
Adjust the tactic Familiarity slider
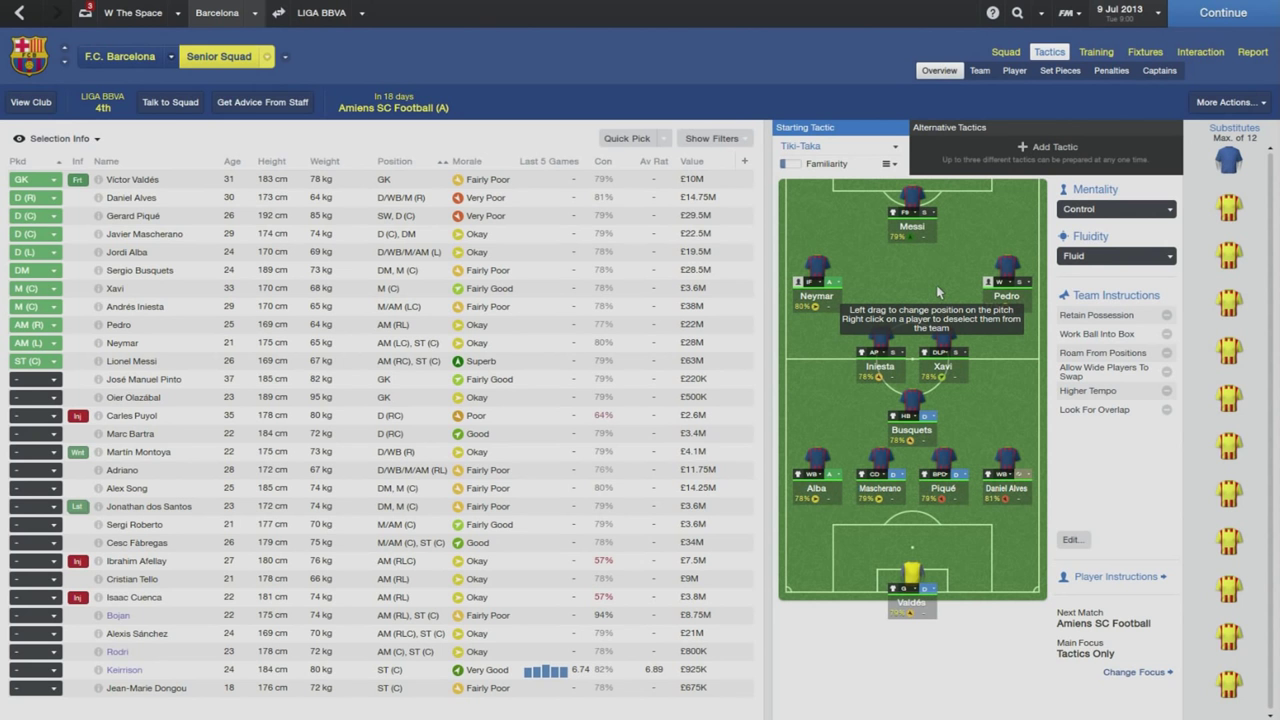790,163
